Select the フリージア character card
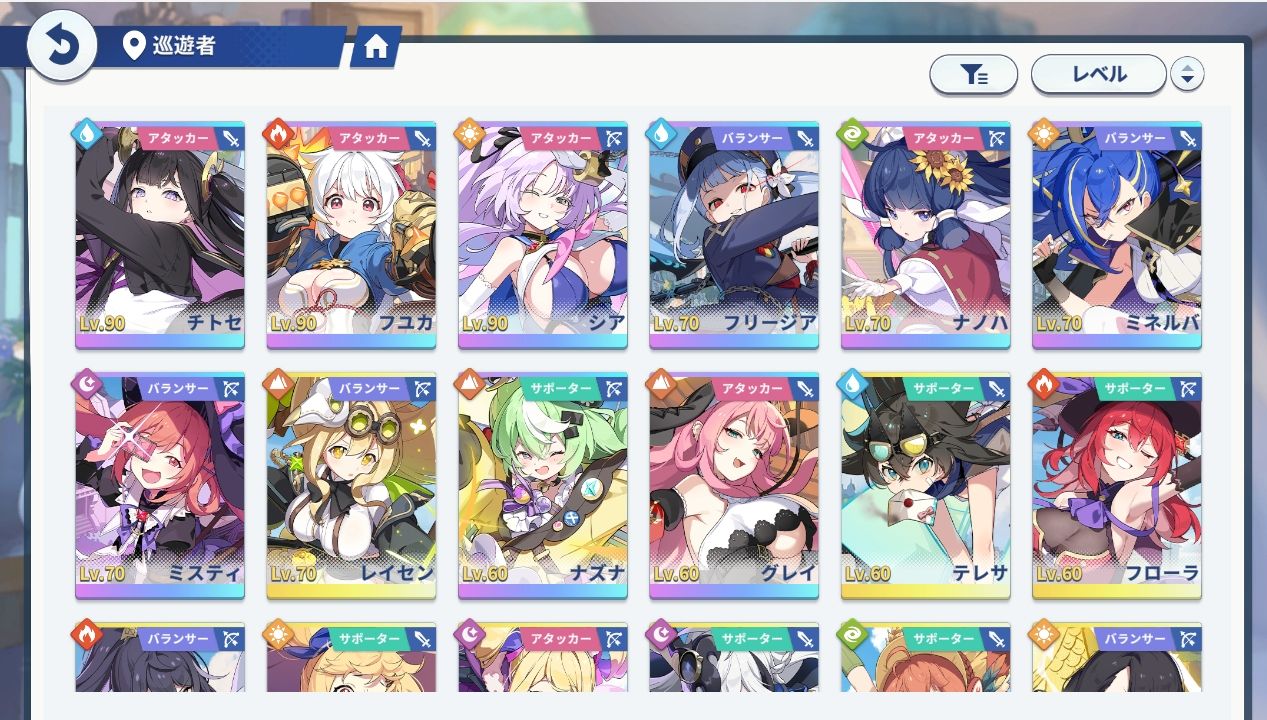1267x720 pixels. (x=734, y=235)
